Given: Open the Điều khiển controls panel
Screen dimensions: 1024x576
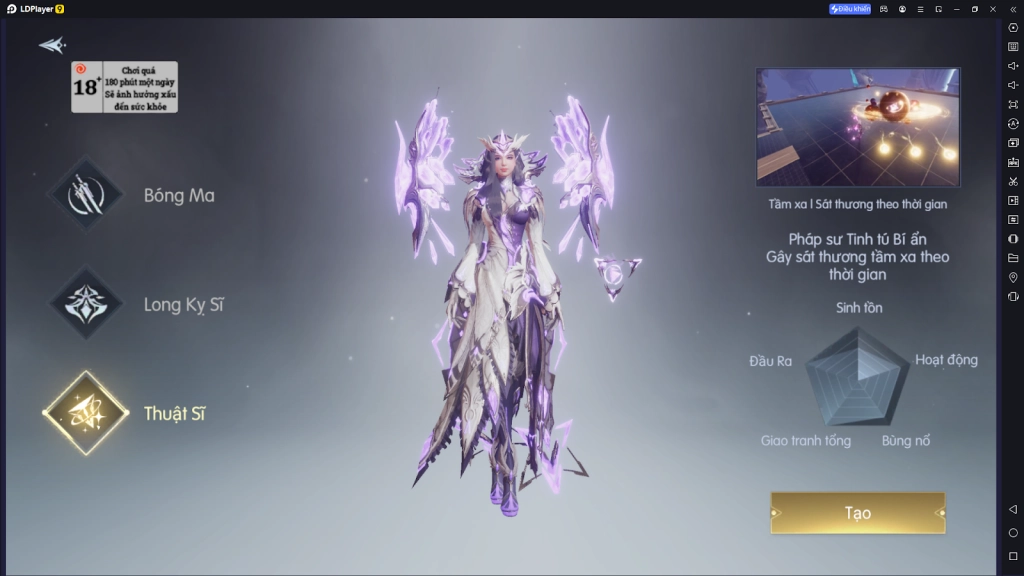Looking at the screenshot, I should (850, 9).
